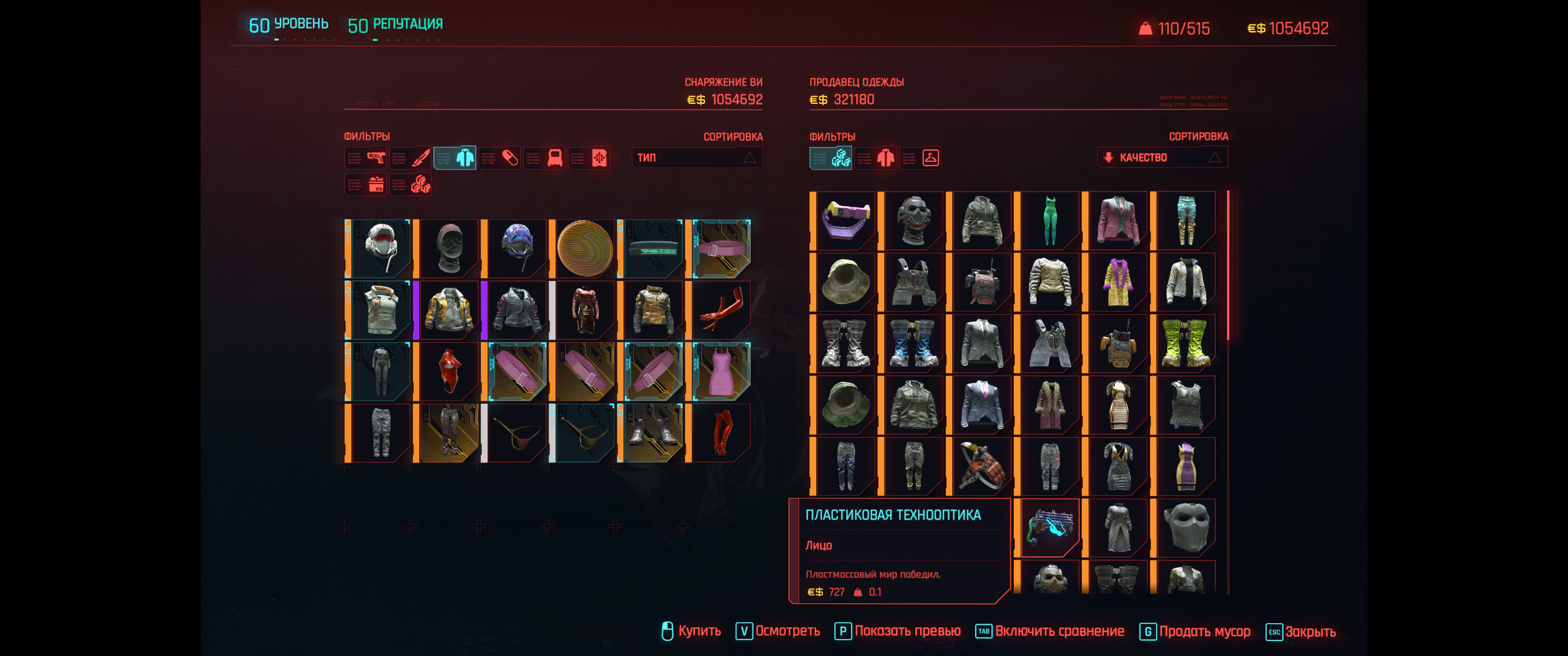Select the Plastic Techno-optics vendor item
The height and width of the screenshot is (656, 1568).
pos(1050,527)
